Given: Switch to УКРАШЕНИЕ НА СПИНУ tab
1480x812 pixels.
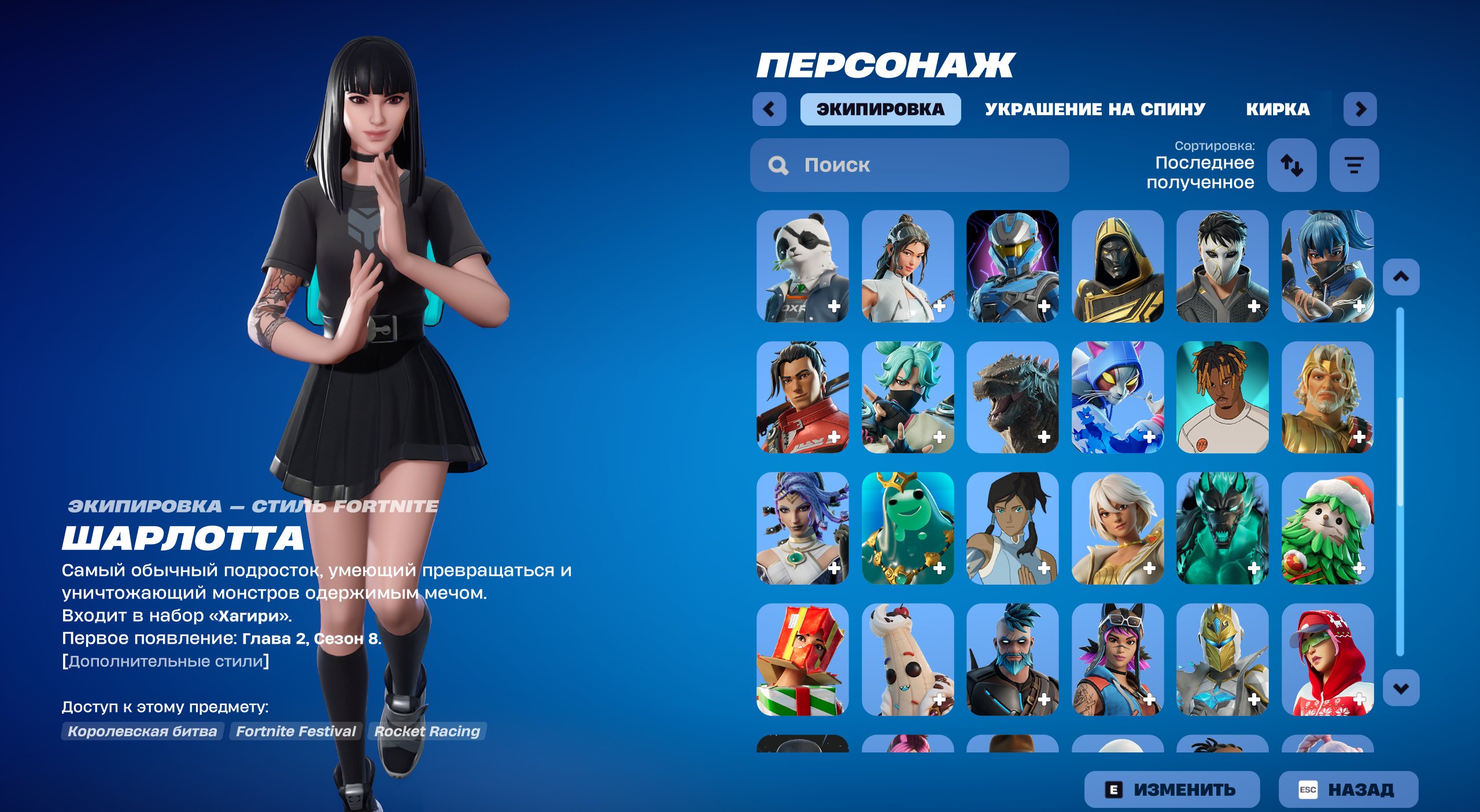Looking at the screenshot, I should [x=1094, y=109].
